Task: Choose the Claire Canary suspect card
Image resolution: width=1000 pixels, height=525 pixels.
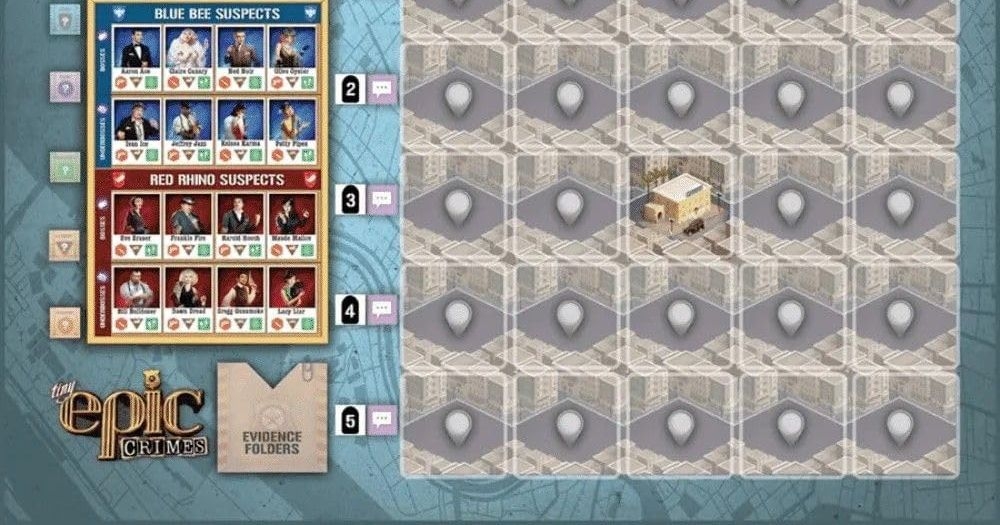Action: point(186,58)
